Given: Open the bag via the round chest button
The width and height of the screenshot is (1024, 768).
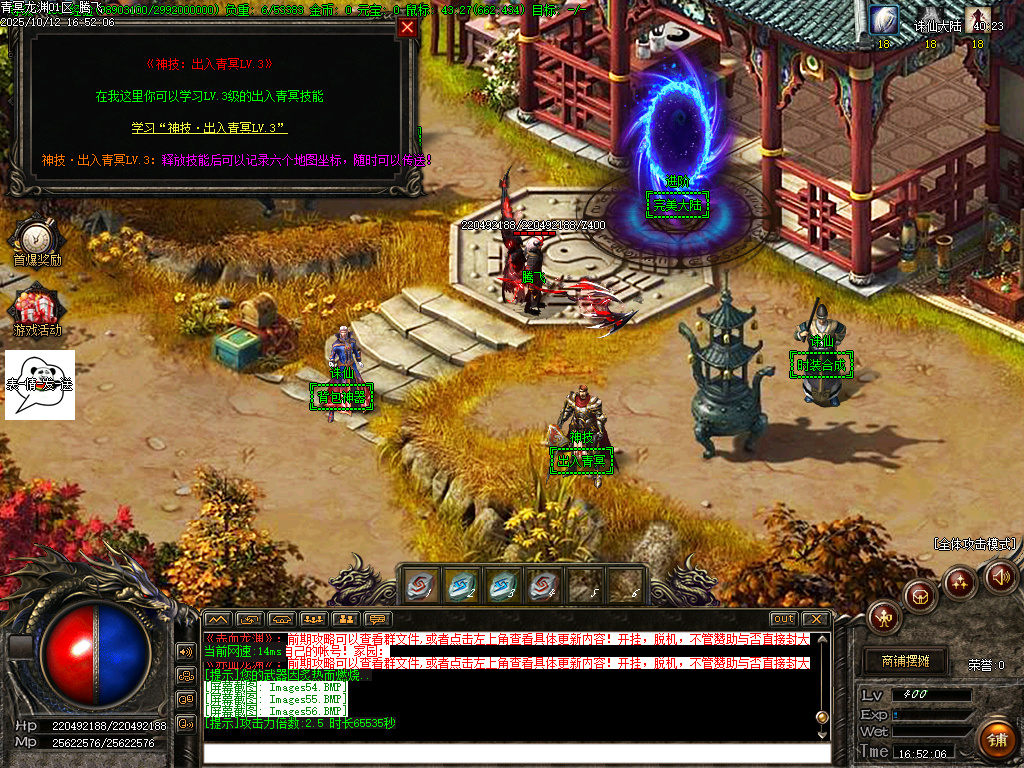Looking at the screenshot, I should (x=920, y=597).
